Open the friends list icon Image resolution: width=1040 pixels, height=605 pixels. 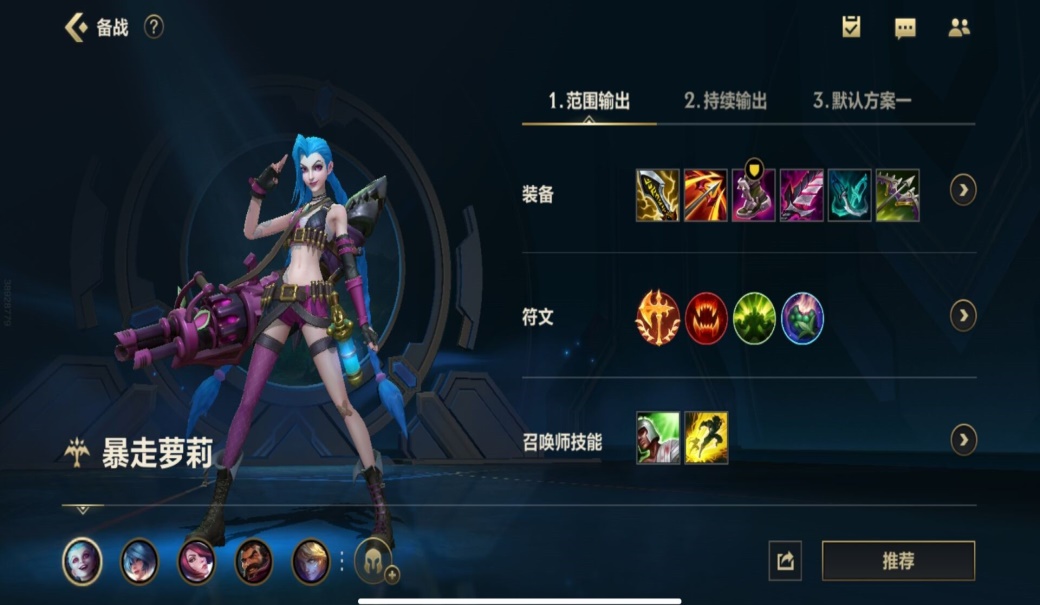[x=959, y=28]
